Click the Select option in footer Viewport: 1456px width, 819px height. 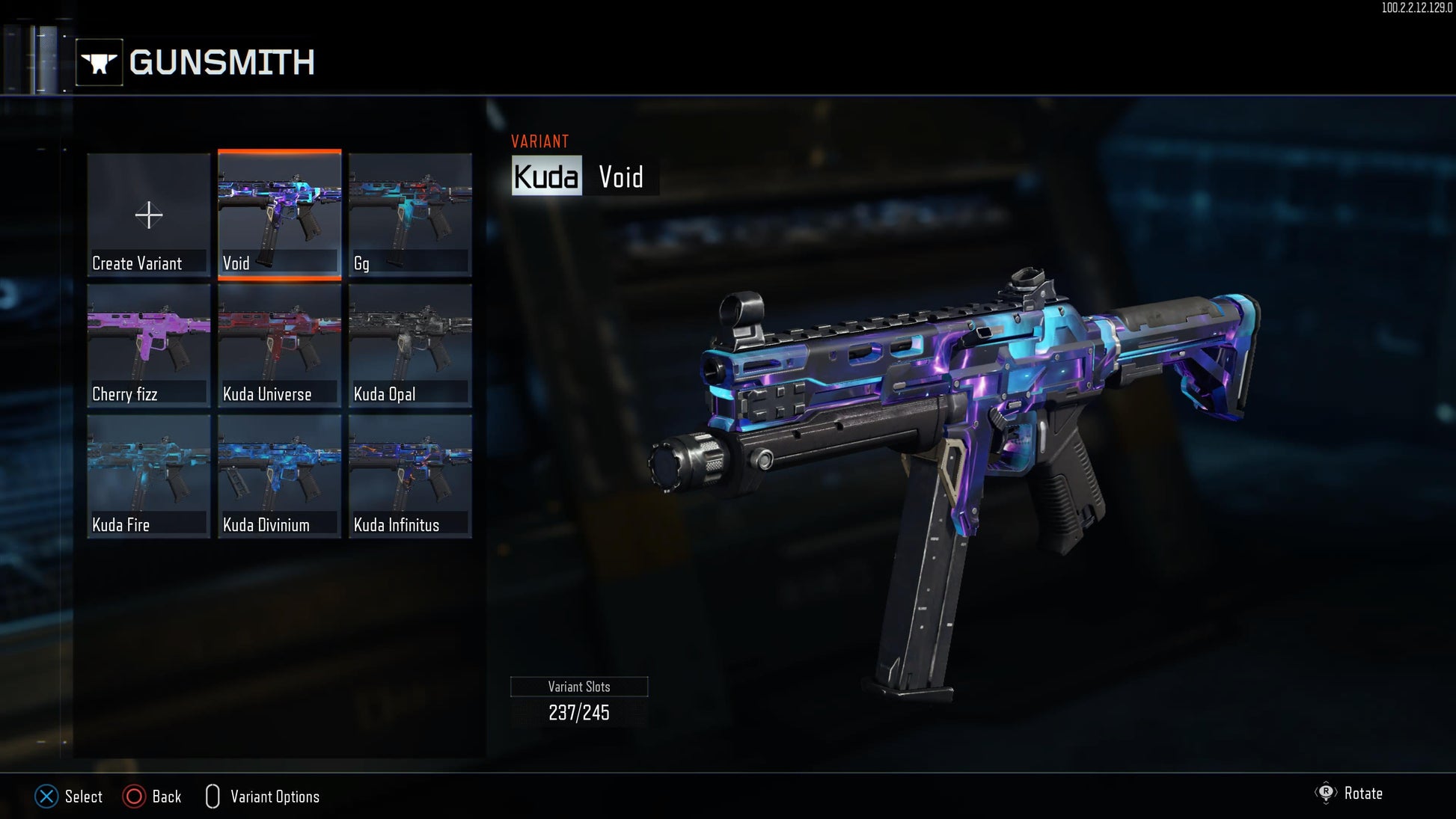coord(69,797)
